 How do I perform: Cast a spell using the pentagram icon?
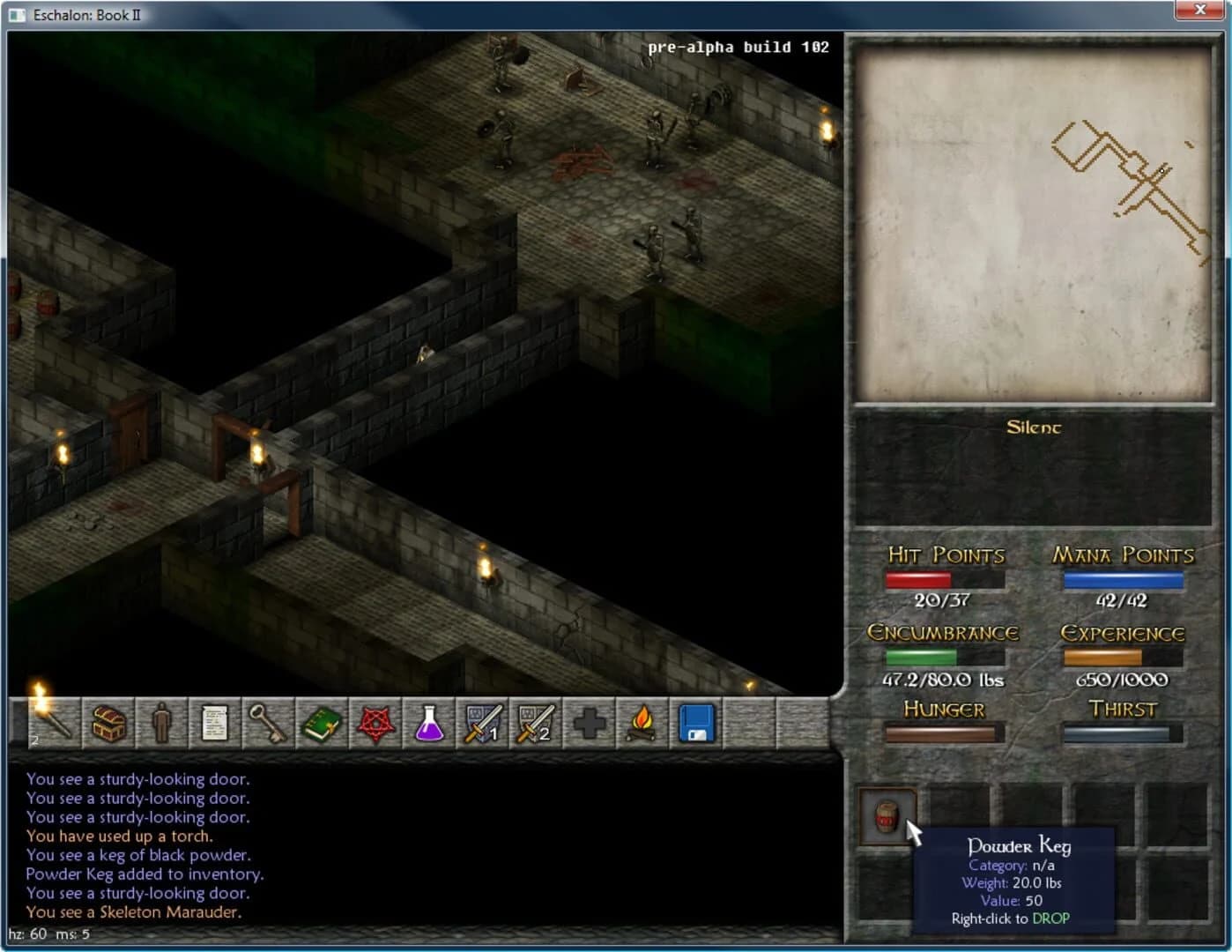tap(375, 723)
